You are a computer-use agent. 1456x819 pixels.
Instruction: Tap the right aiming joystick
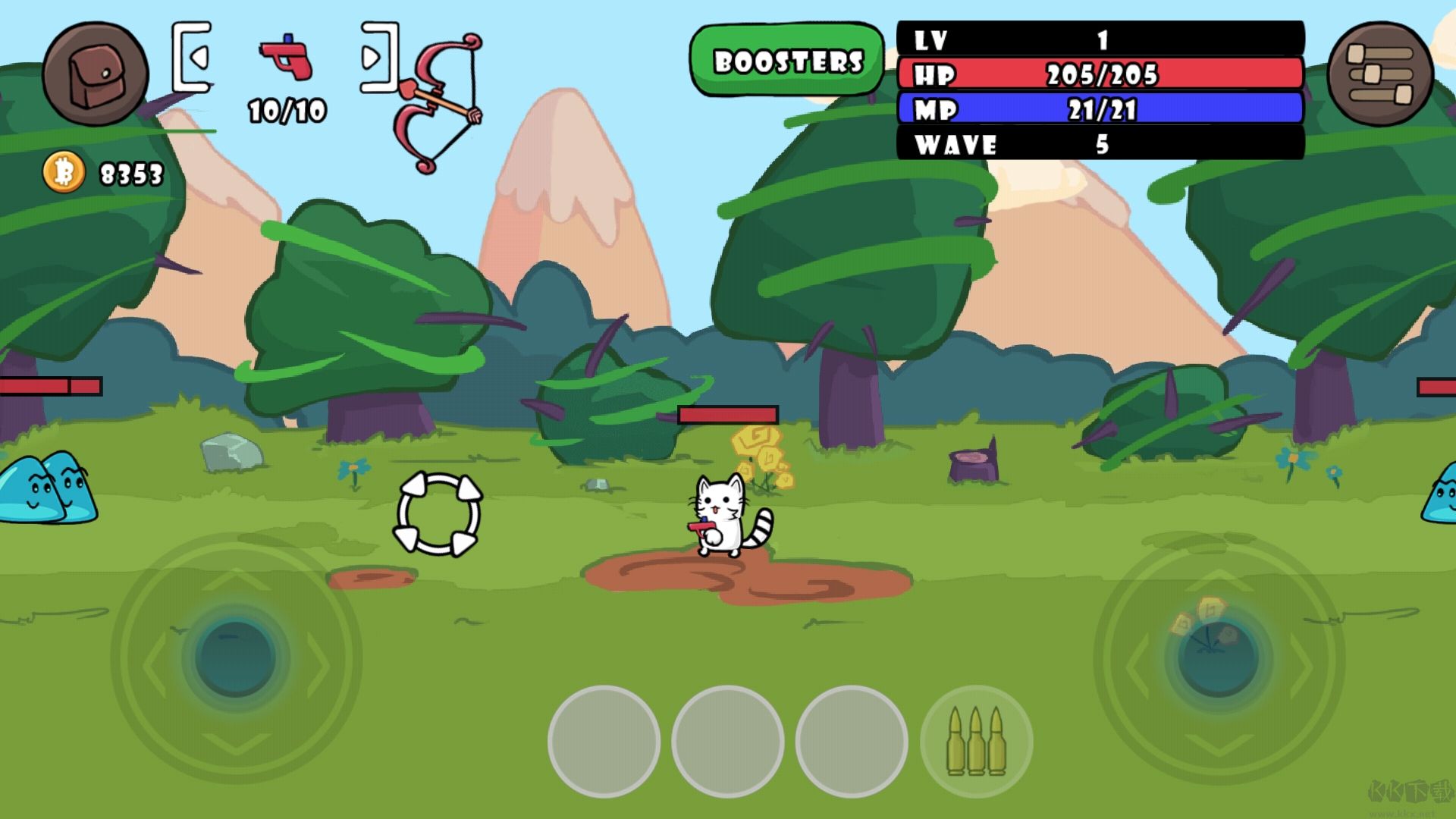[1219, 657]
